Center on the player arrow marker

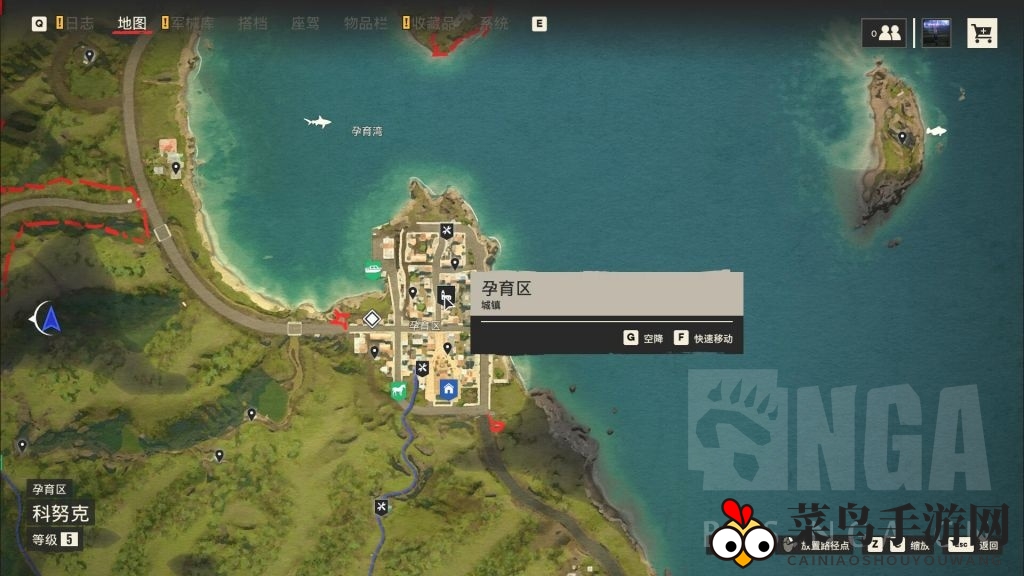50,319
